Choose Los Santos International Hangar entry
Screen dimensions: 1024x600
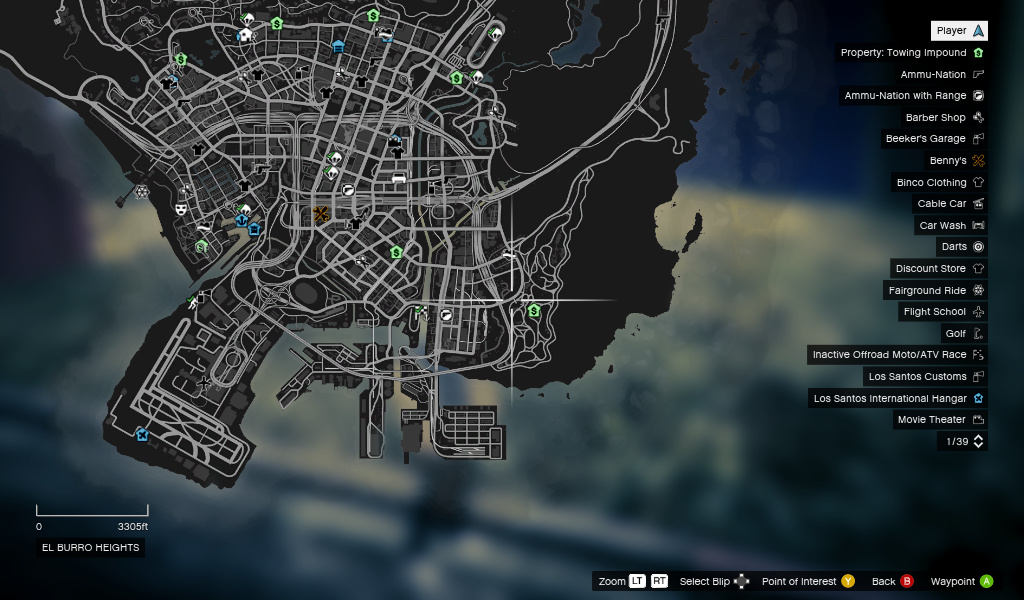click(x=897, y=398)
